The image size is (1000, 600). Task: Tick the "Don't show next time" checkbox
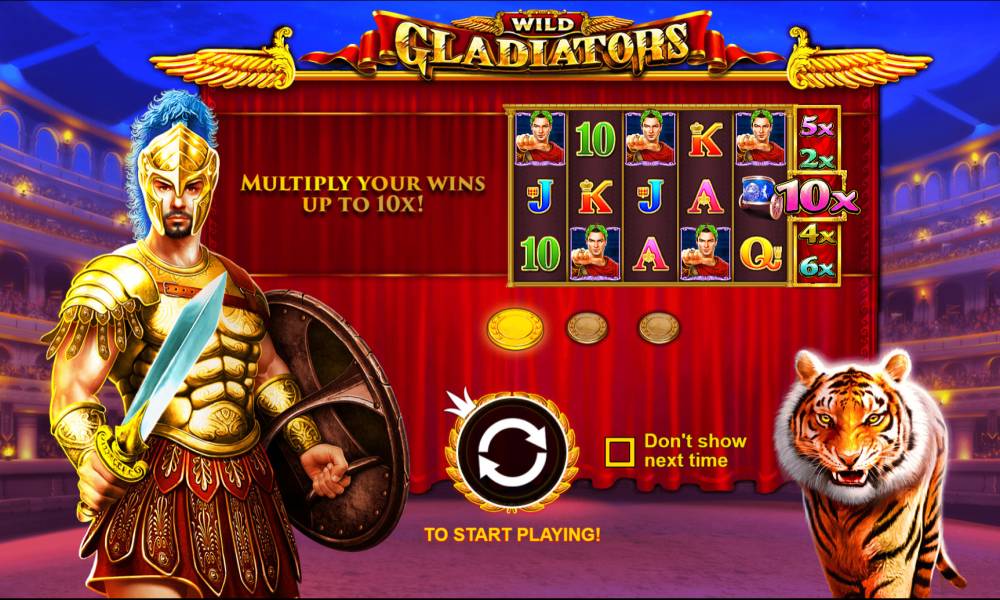tap(620, 452)
